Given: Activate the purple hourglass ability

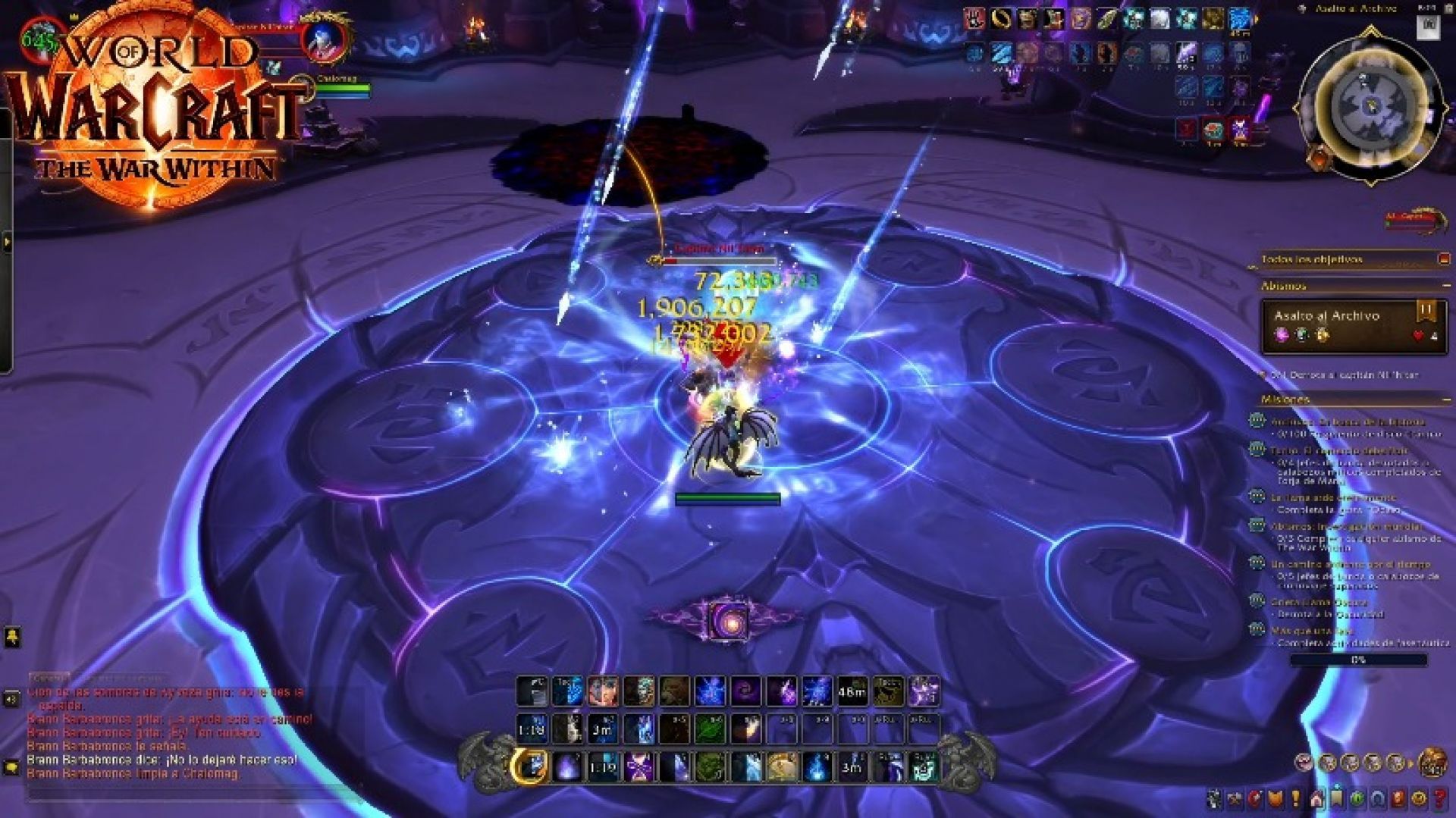Looking at the screenshot, I should (639, 767).
